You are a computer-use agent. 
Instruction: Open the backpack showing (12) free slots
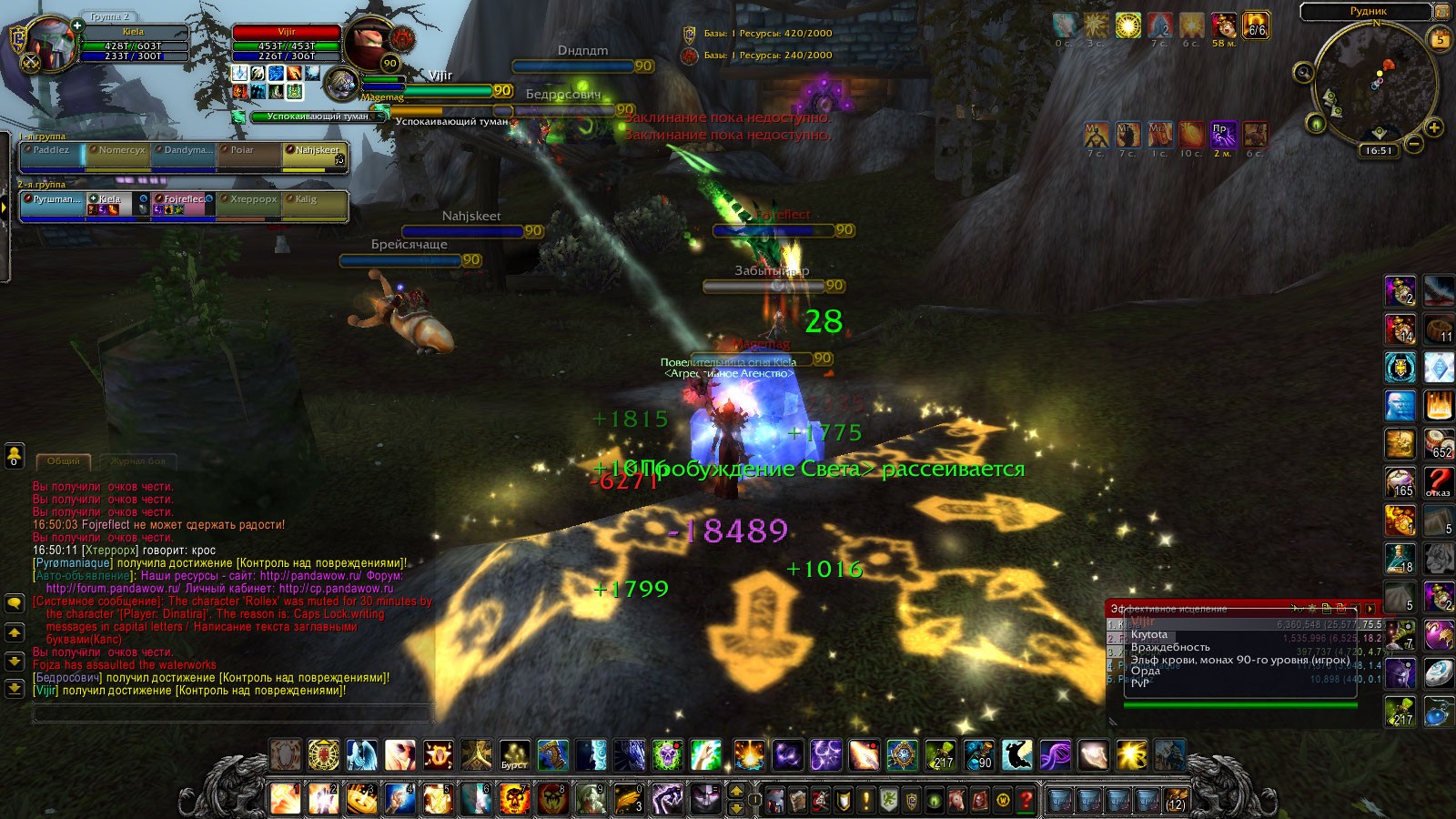pyautogui.click(x=1176, y=801)
